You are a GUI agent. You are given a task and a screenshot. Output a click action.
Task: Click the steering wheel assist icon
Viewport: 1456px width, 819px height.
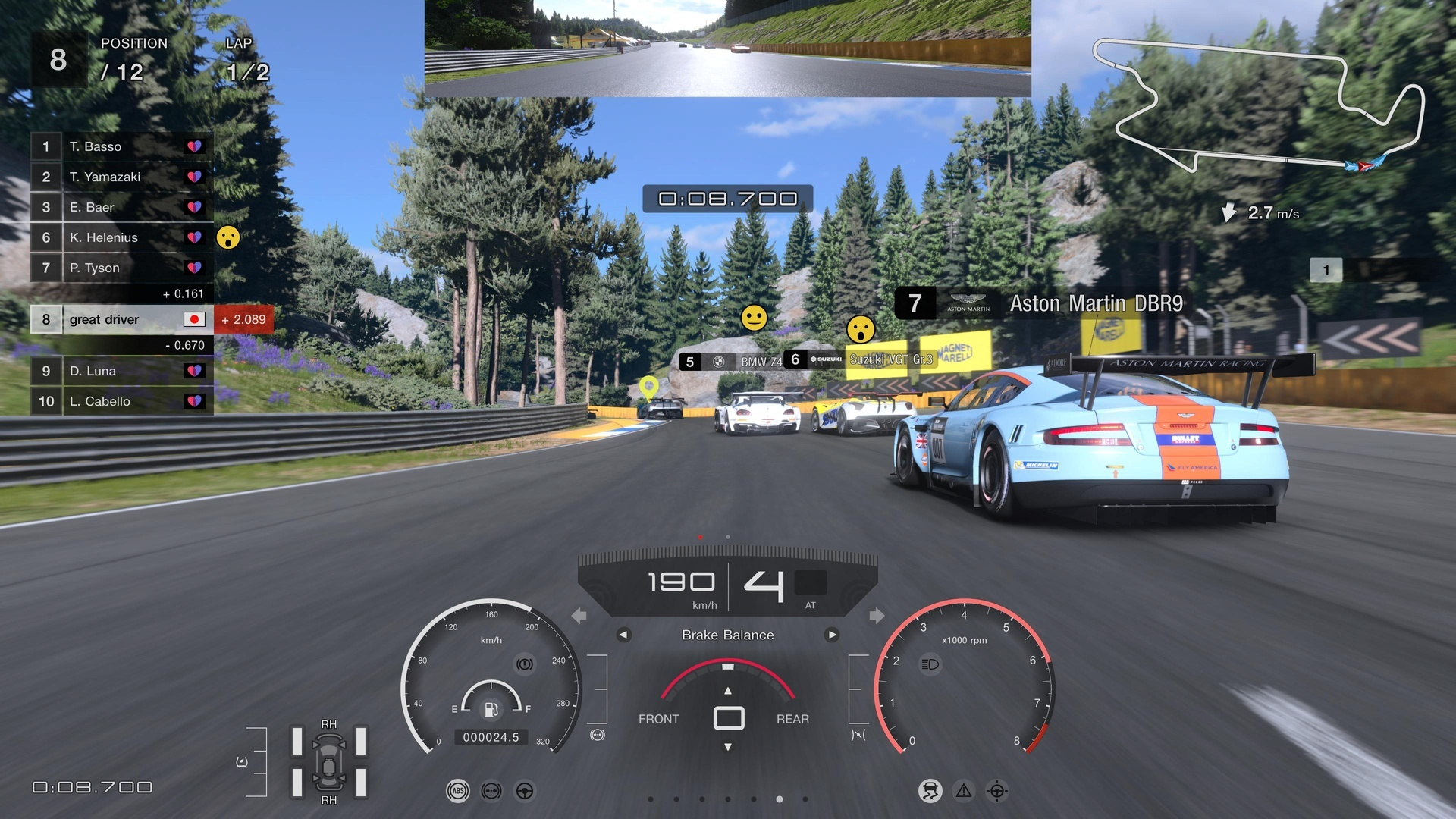click(525, 791)
